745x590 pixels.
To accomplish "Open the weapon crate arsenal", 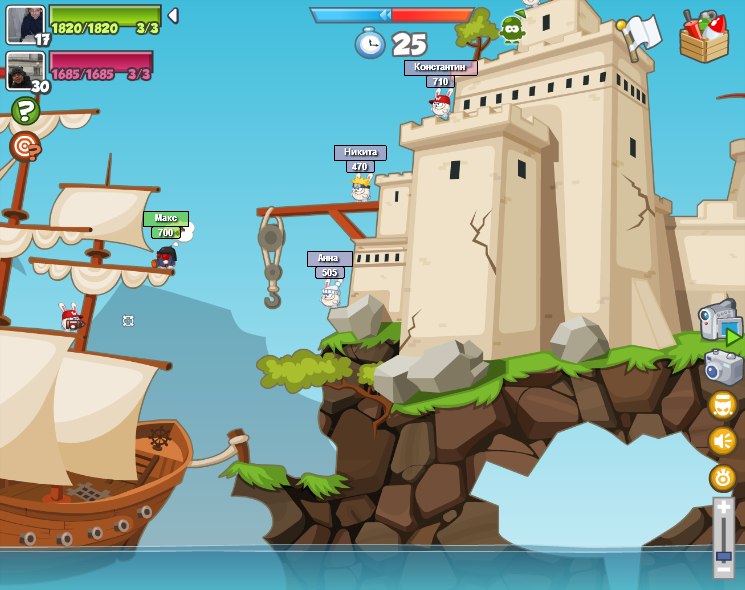I will point(704,37).
